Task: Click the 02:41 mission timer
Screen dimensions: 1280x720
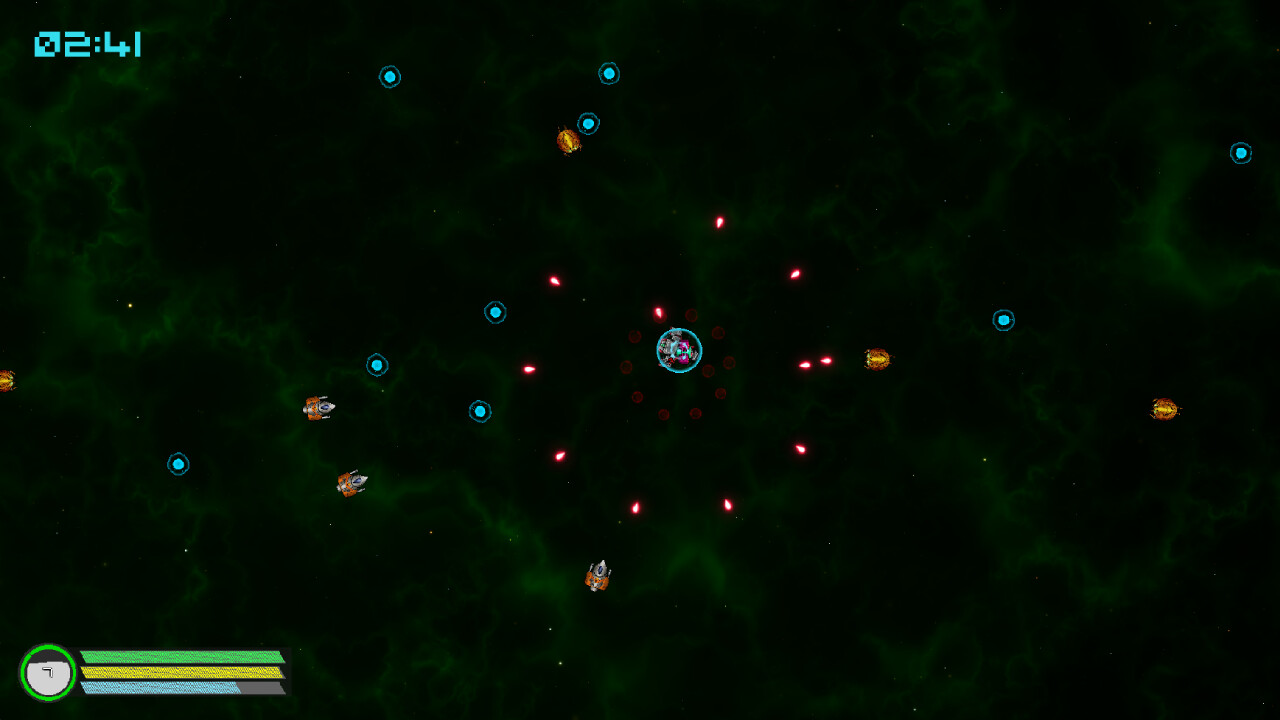Action: coord(88,44)
